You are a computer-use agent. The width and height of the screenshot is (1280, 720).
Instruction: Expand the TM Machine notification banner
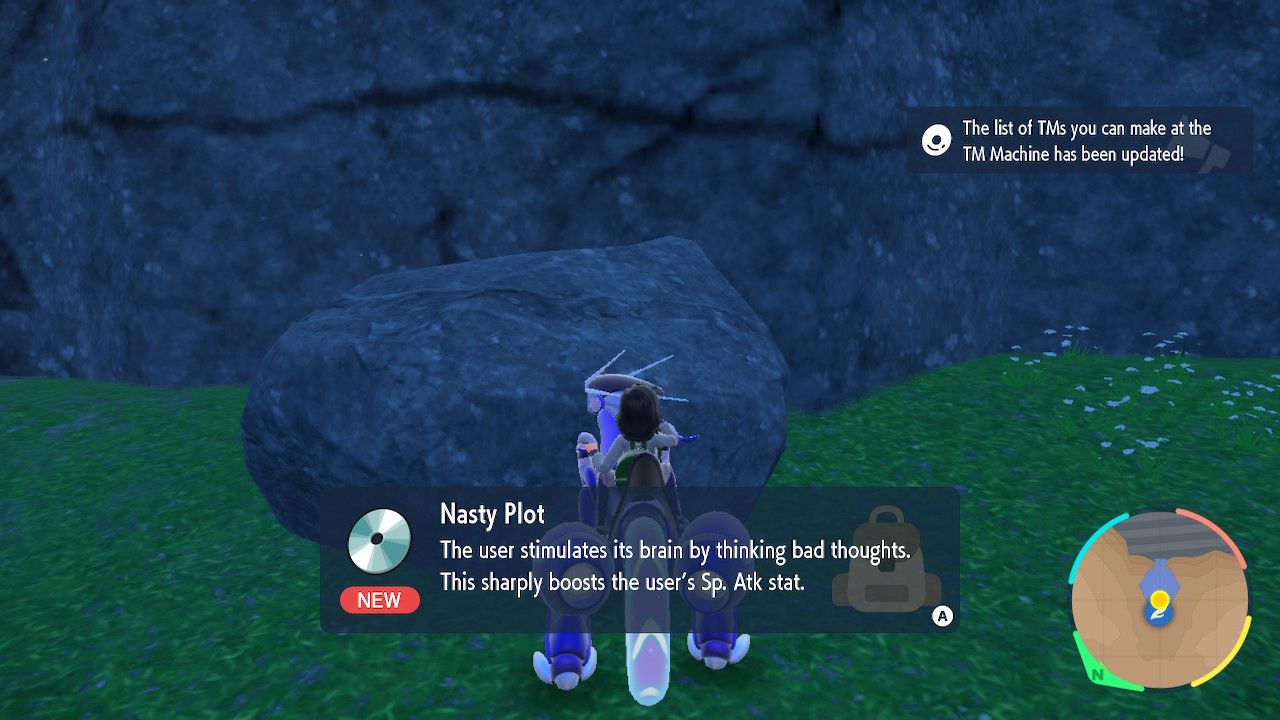pyautogui.click(x=1080, y=140)
